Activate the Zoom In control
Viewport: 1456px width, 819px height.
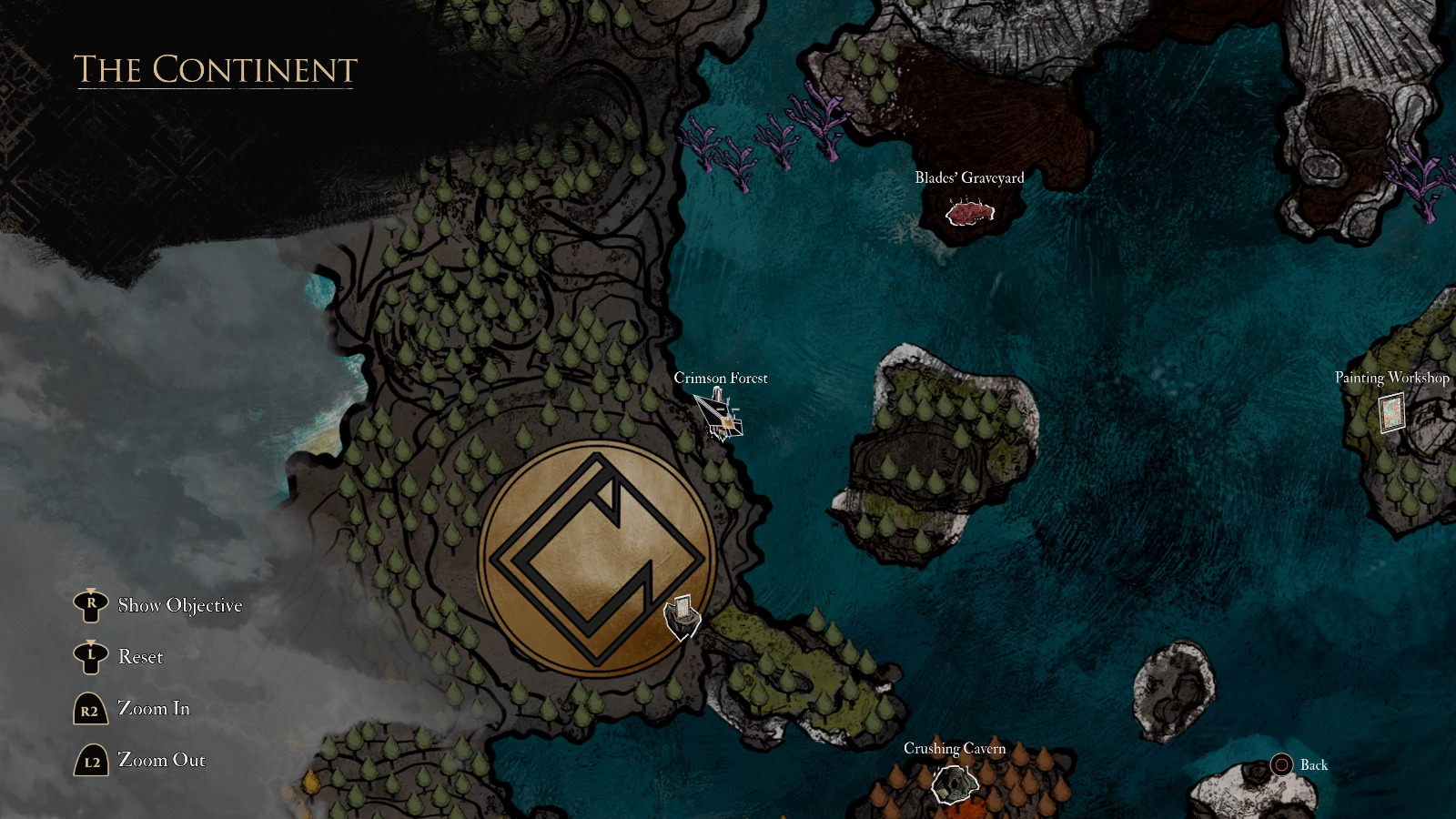[x=155, y=708]
